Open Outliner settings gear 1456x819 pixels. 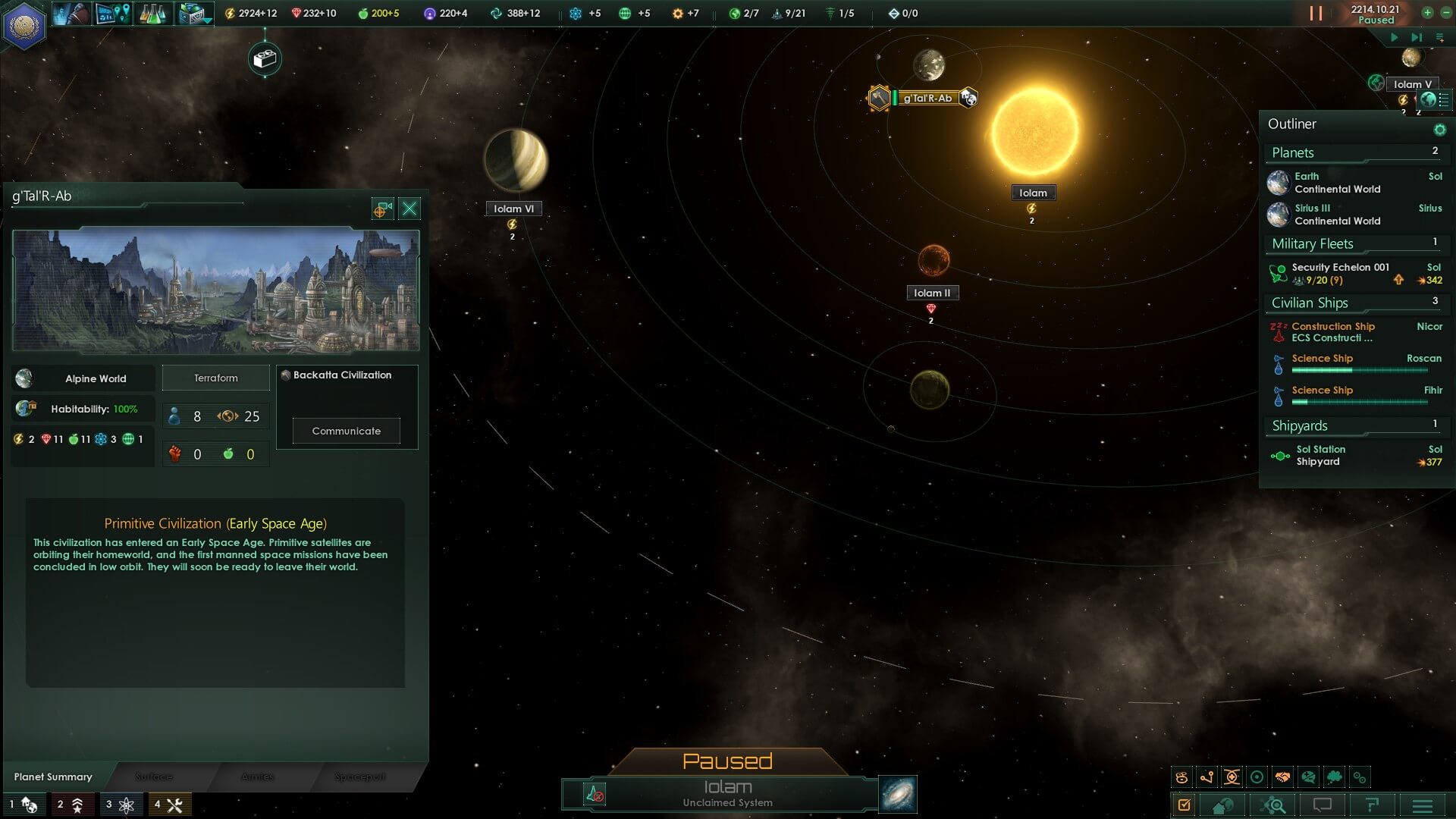tap(1439, 130)
